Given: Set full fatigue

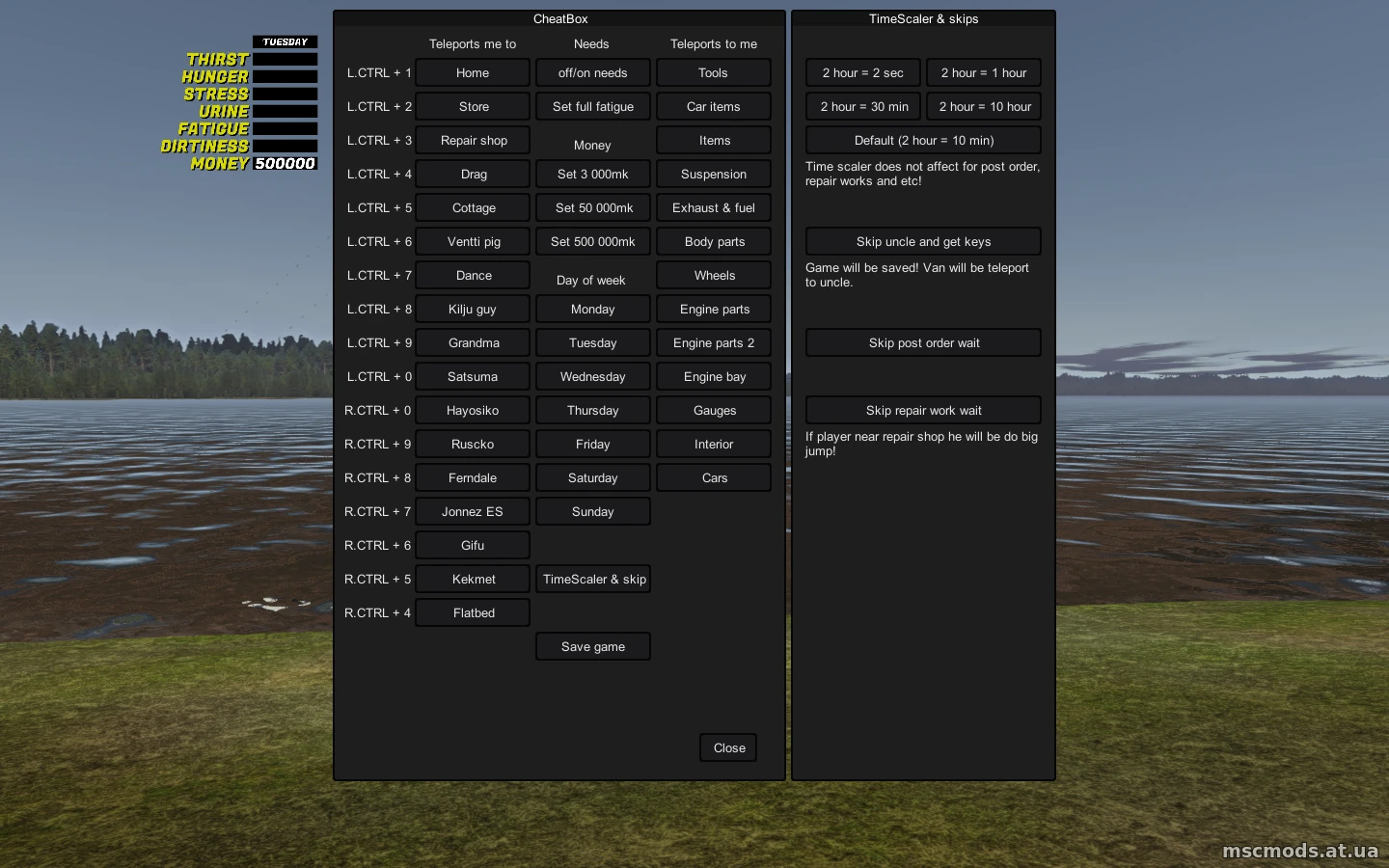Looking at the screenshot, I should point(592,106).
